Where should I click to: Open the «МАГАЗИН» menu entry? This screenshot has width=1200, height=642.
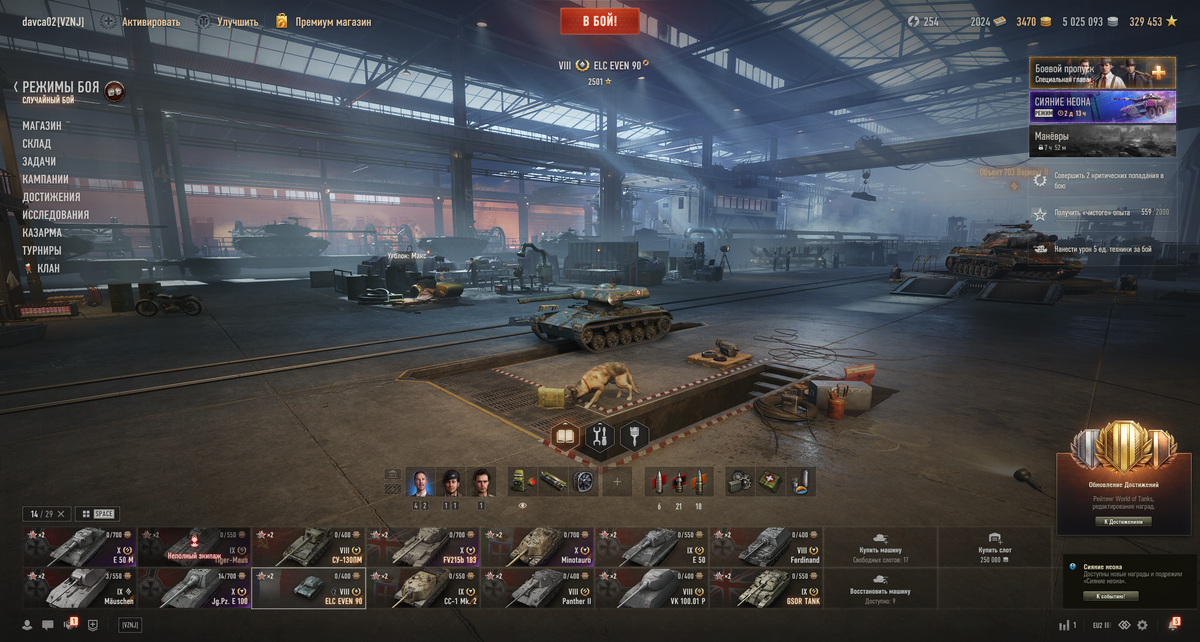pos(42,126)
